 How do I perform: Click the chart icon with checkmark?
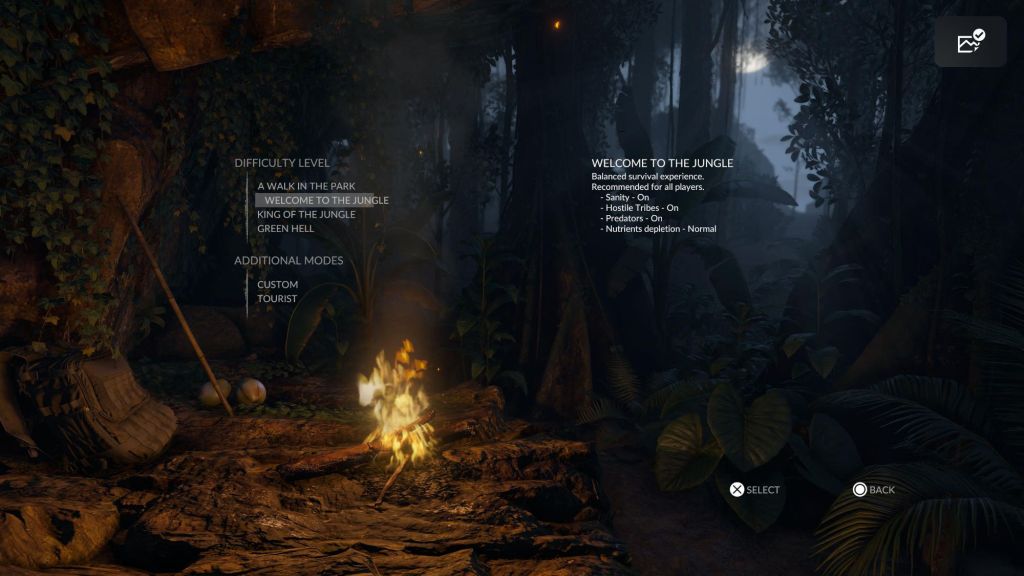(x=970, y=41)
